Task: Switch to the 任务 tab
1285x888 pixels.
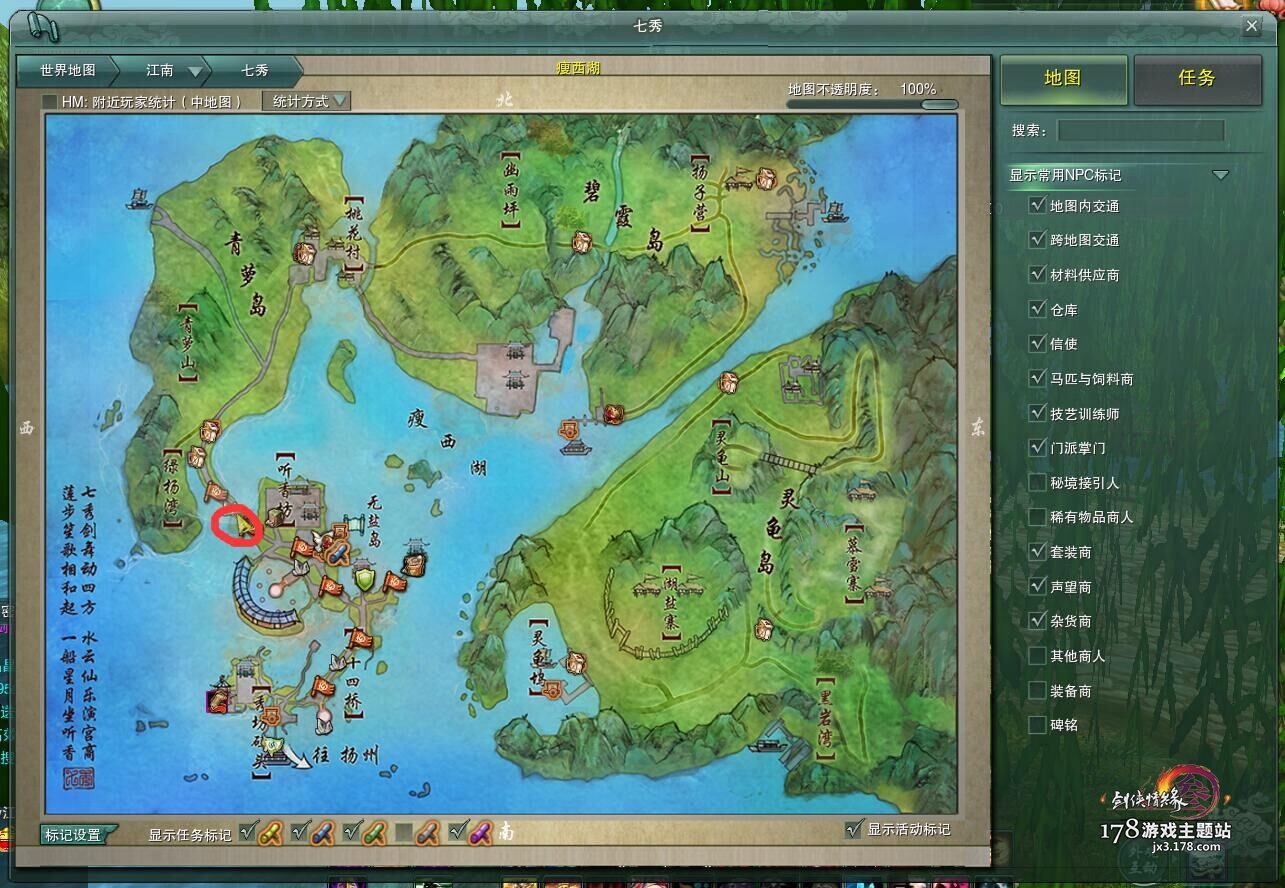Action: pos(1196,78)
